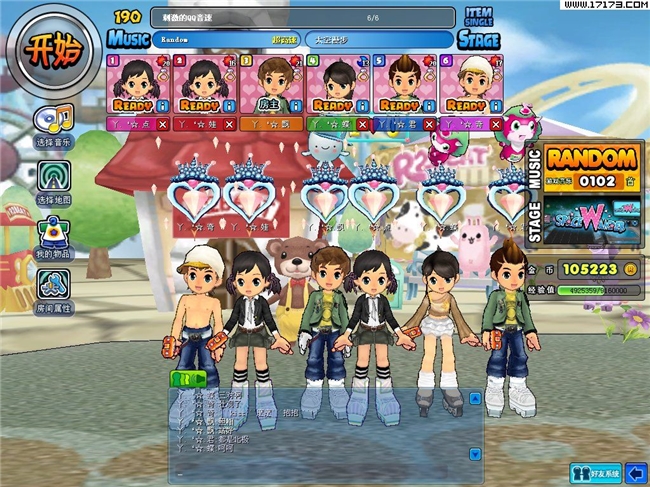The height and width of the screenshot is (487, 650).
Task: Open the 好友系统 friends system
Action: pyautogui.click(x=596, y=472)
